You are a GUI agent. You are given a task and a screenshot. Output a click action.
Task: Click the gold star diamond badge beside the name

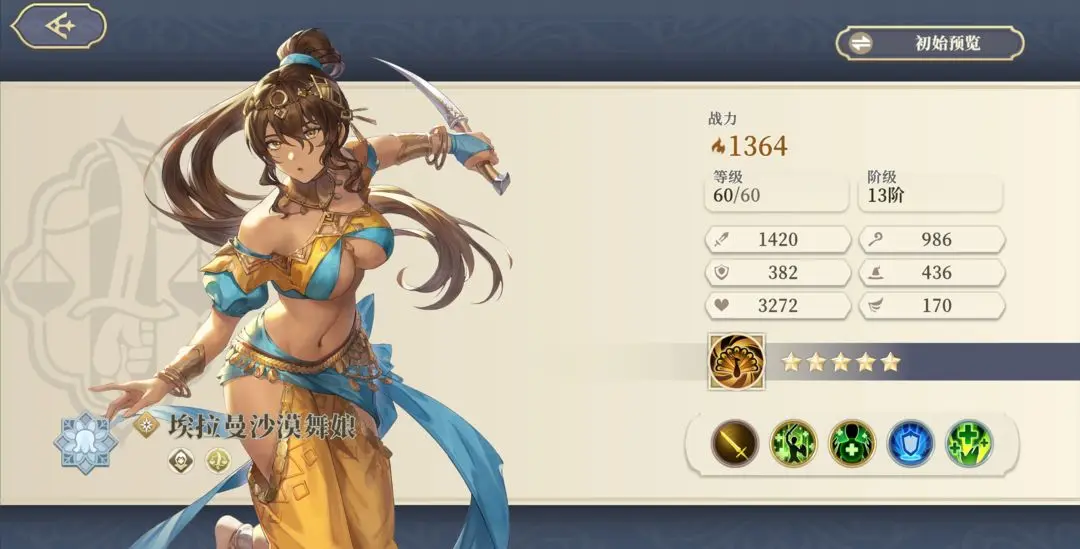pos(146,424)
